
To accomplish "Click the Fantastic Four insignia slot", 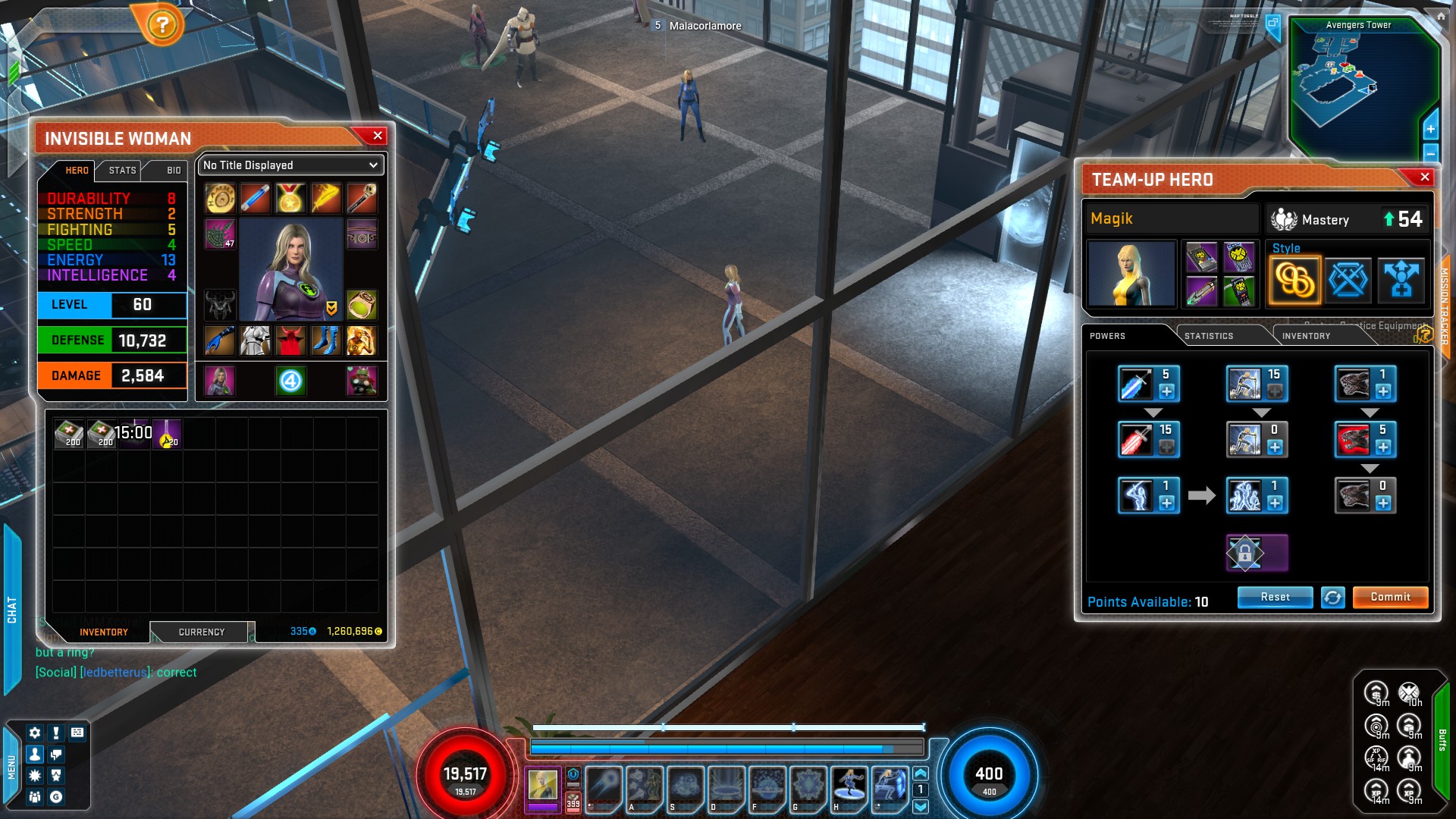I will pyautogui.click(x=290, y=381).
